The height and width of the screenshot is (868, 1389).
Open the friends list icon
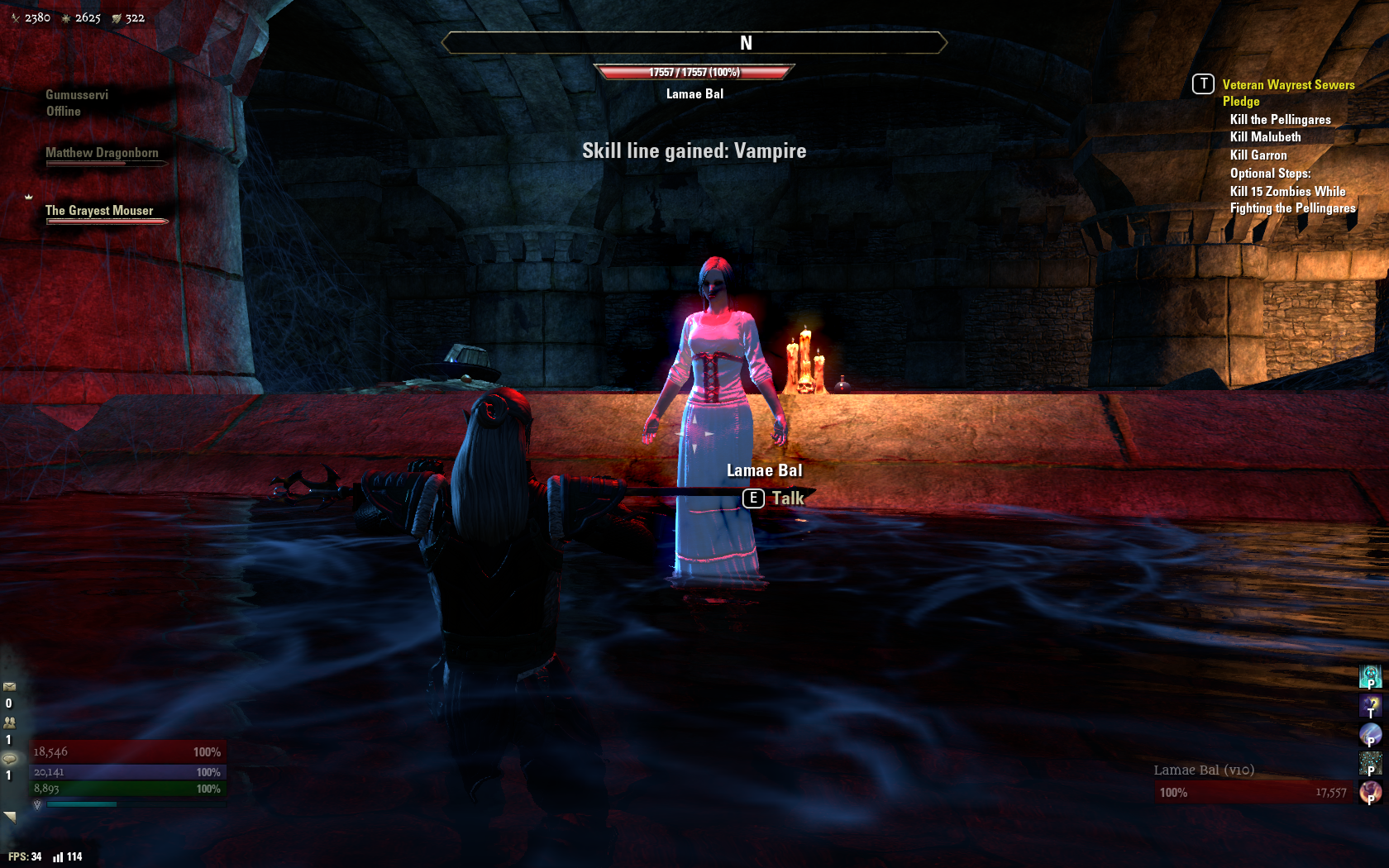[10, 722]
